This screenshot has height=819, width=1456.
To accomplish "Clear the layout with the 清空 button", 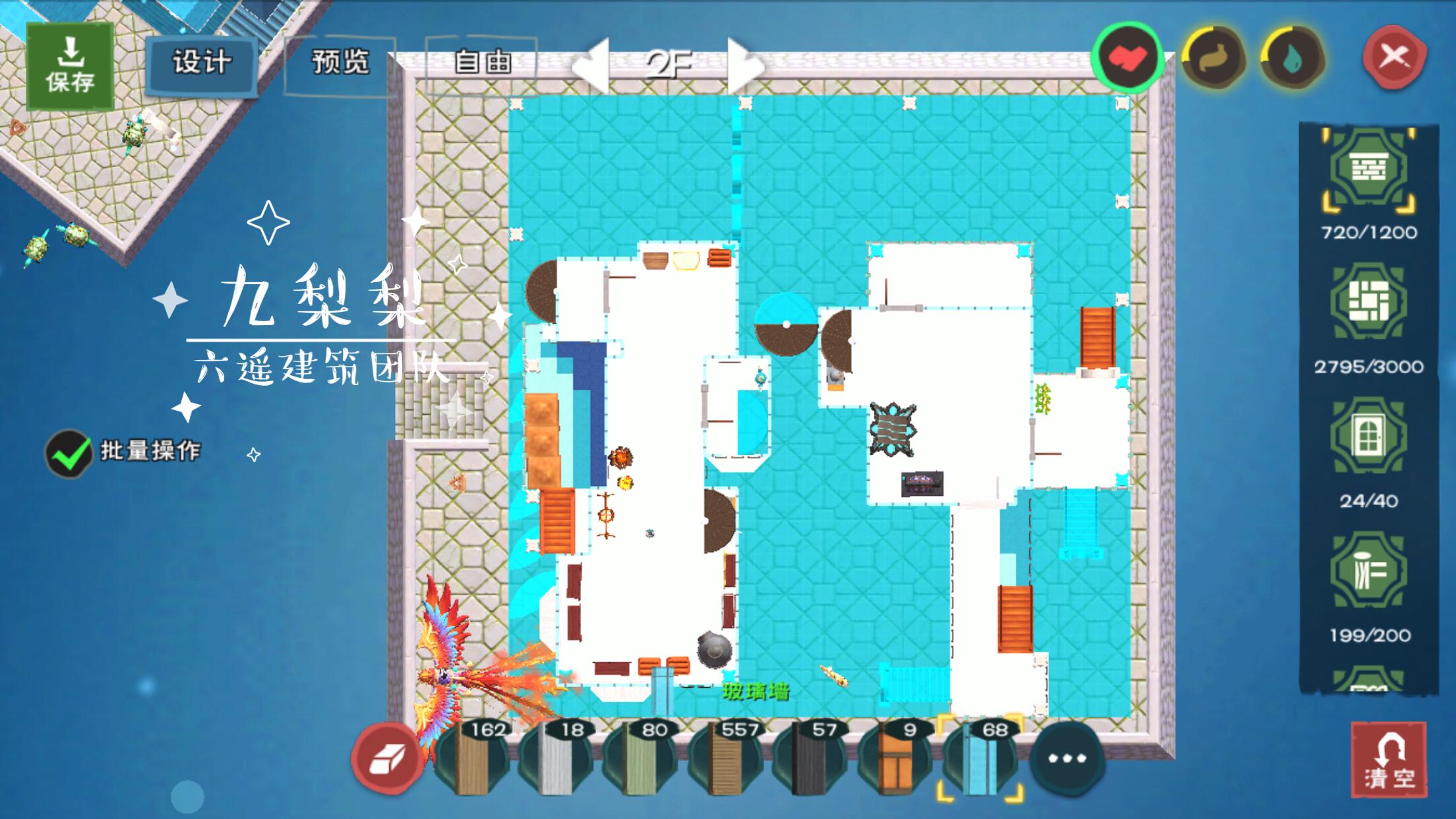I will [x=1389, y=760].
